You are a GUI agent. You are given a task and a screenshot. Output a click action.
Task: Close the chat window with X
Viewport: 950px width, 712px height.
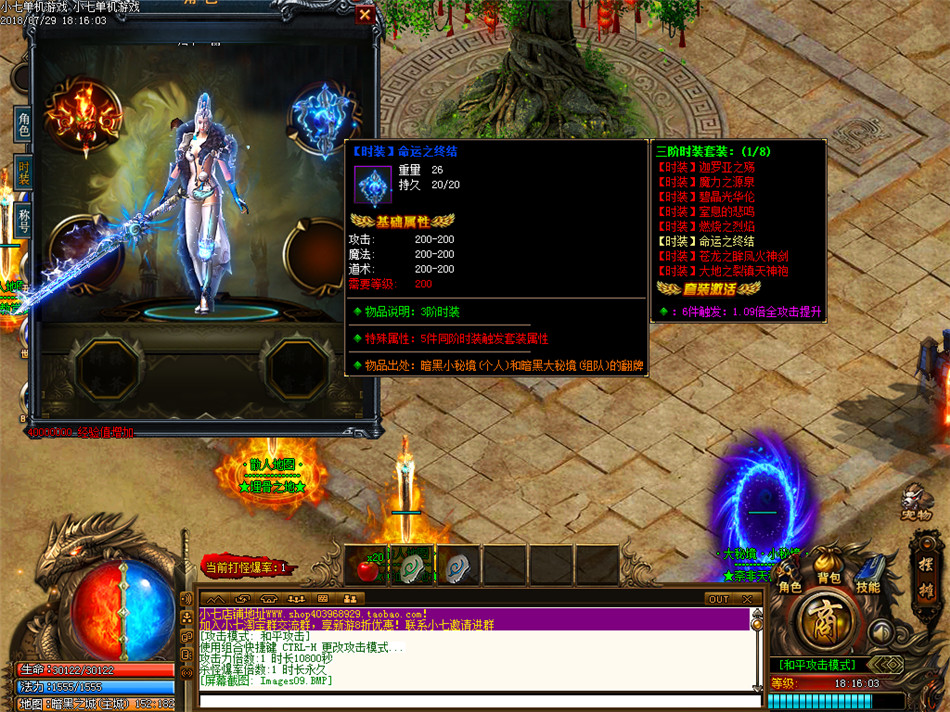pyautogui.click(x=746, y=599)
